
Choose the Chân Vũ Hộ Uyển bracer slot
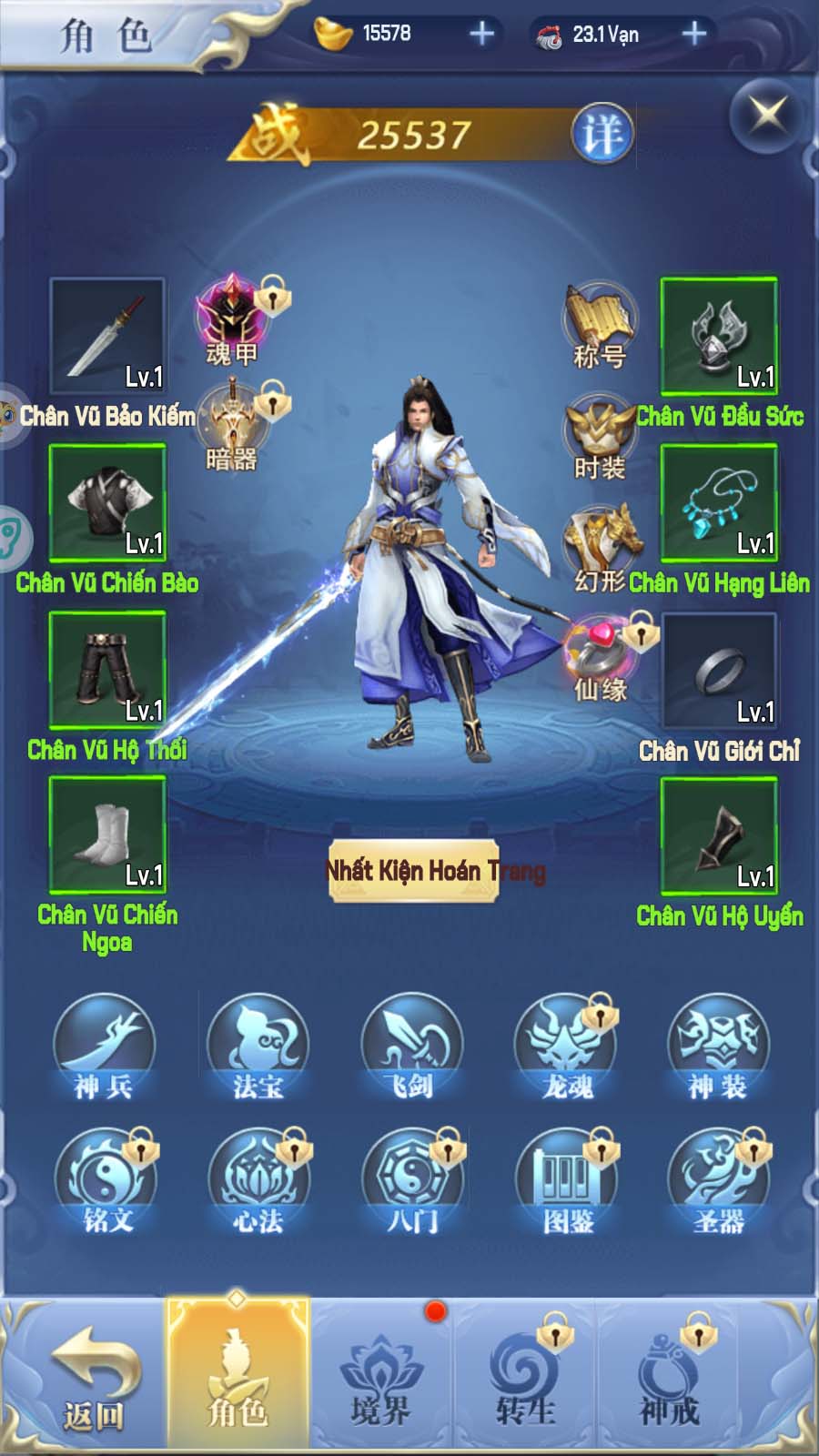(x=719, y=835)
